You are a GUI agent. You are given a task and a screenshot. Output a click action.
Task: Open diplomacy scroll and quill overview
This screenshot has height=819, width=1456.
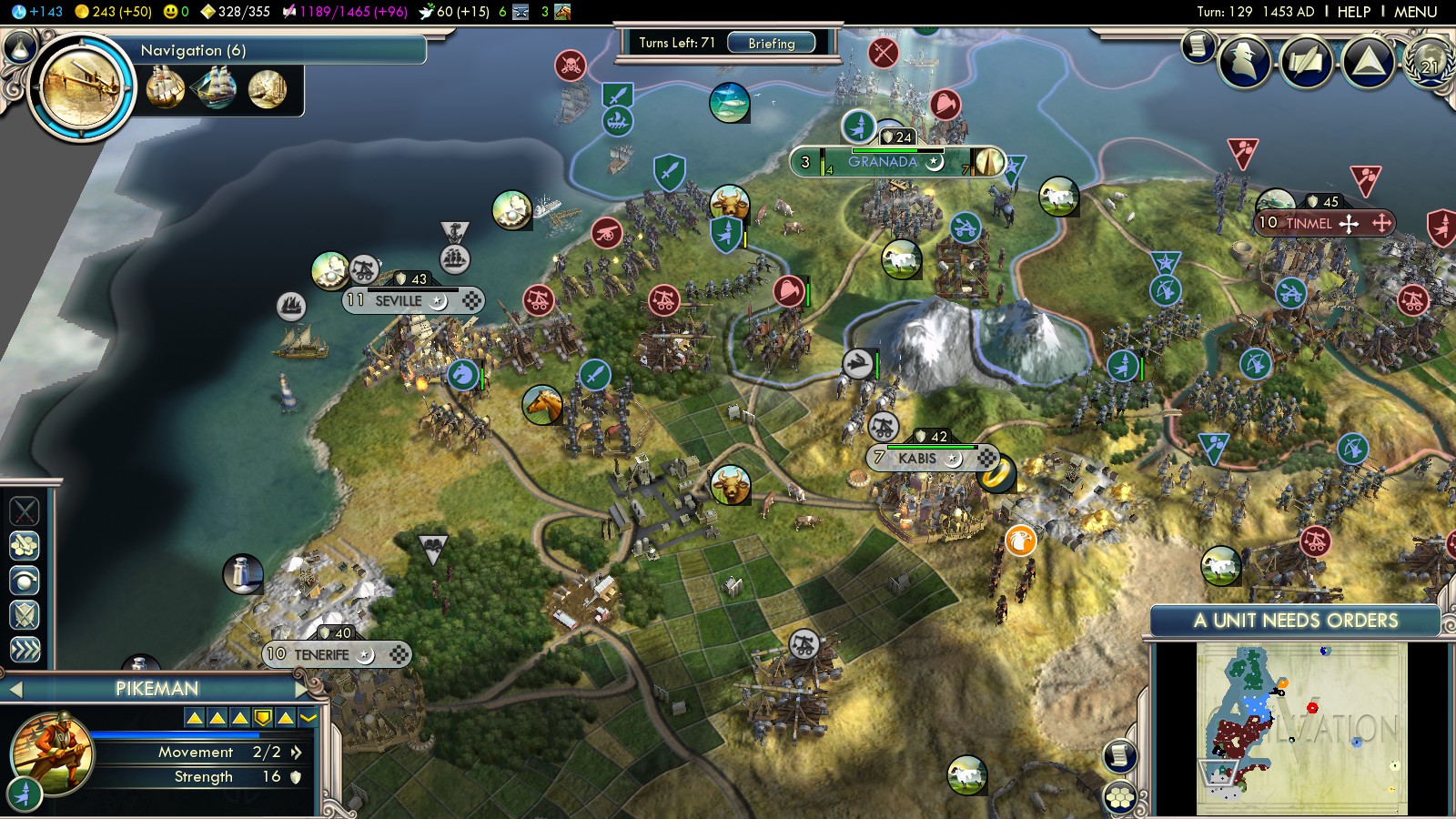pyautogui.click(x=1306, y=62)
